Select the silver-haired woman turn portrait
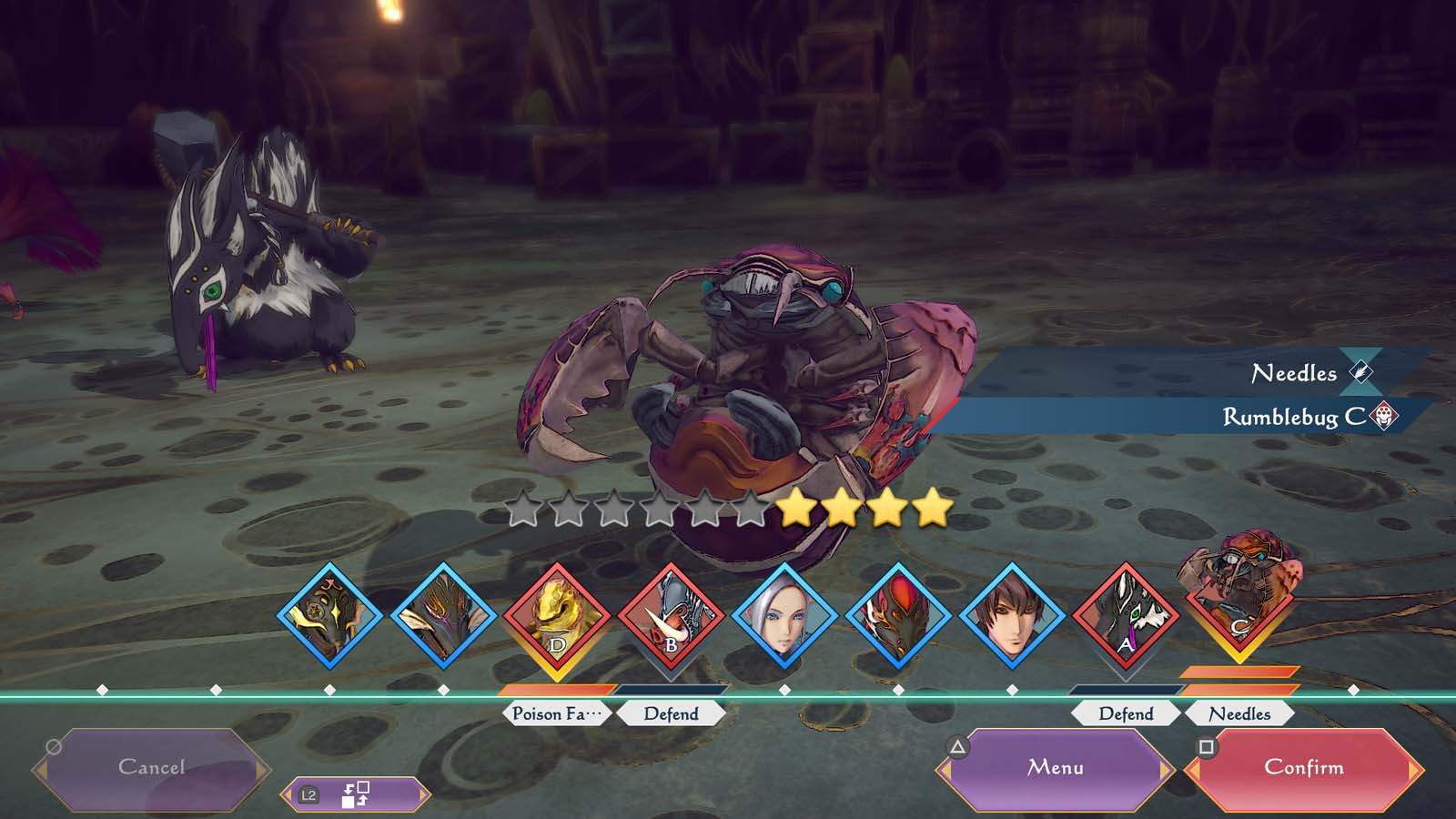This screenshot has height=819, width=1456. [x=784, y=617]
